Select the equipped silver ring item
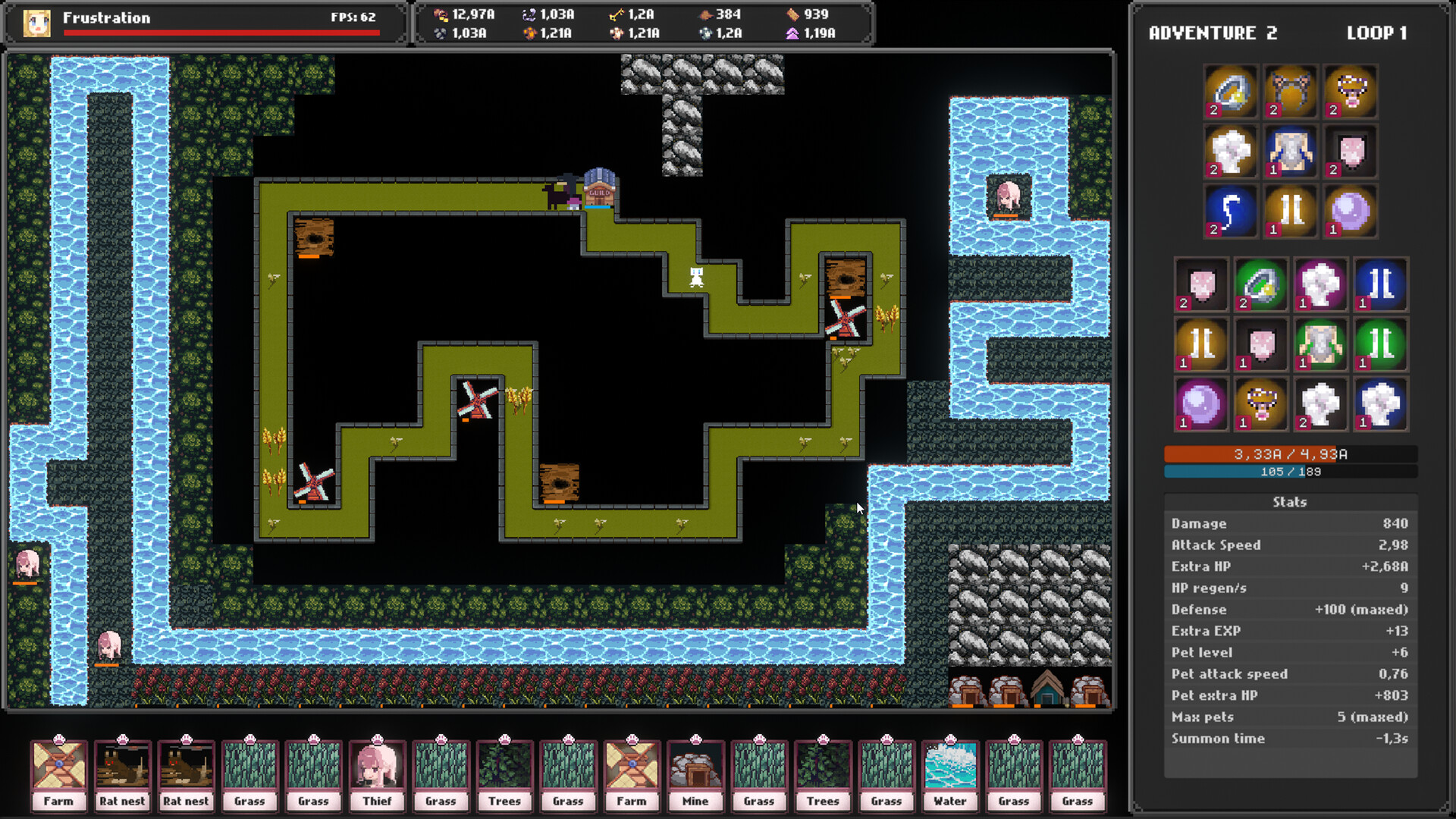The image size is (1456, 819). click(x=1230, y=91)
